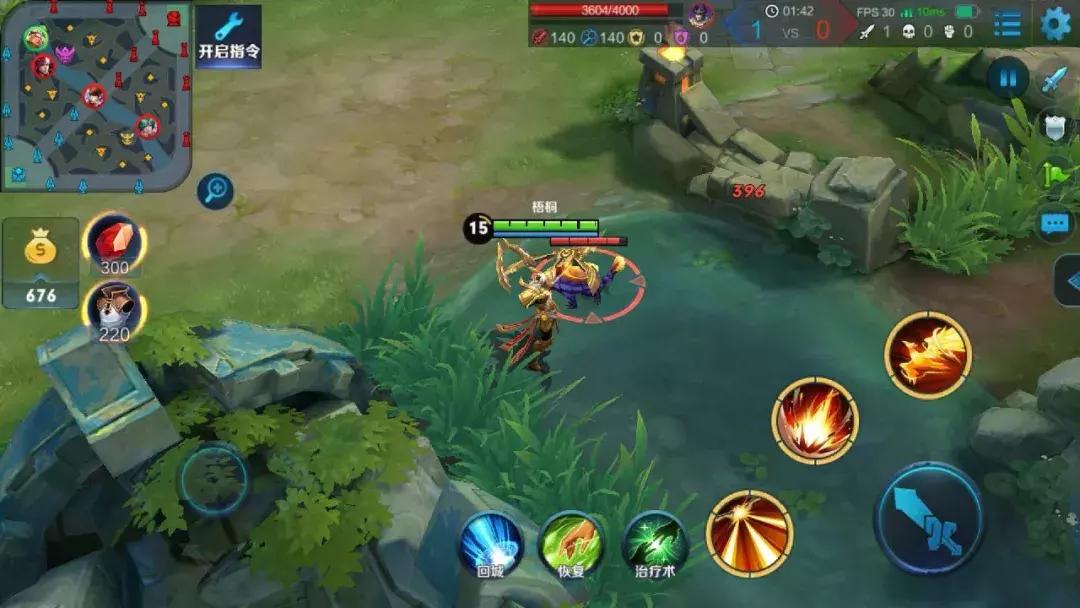This screenshot has width=1080, height=608.
Task: Tap the shield defend signal icon
Action: [x=1055, y=126]
